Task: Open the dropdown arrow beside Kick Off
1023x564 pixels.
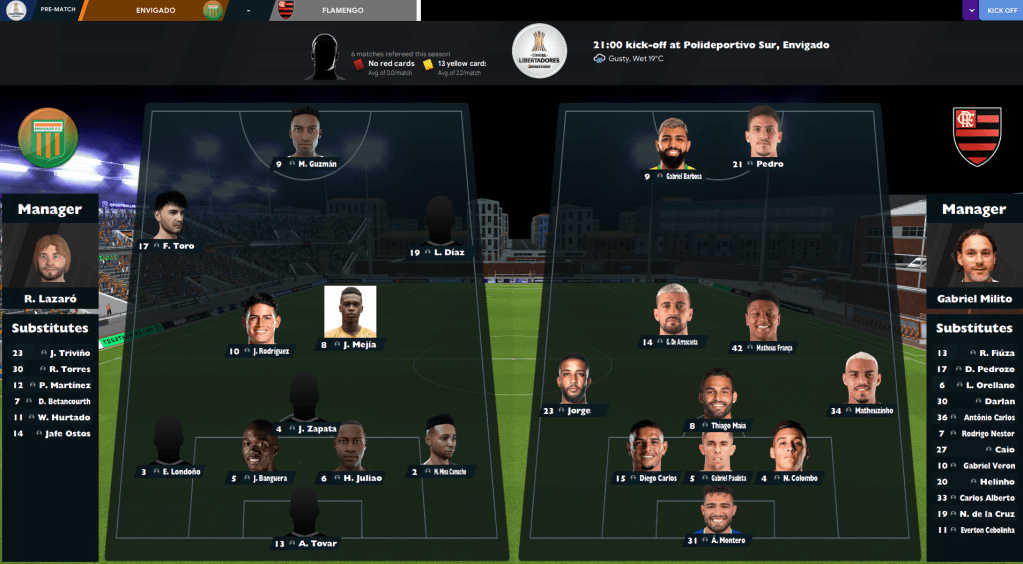Action: pyautogui.click(x=971, y=10)
